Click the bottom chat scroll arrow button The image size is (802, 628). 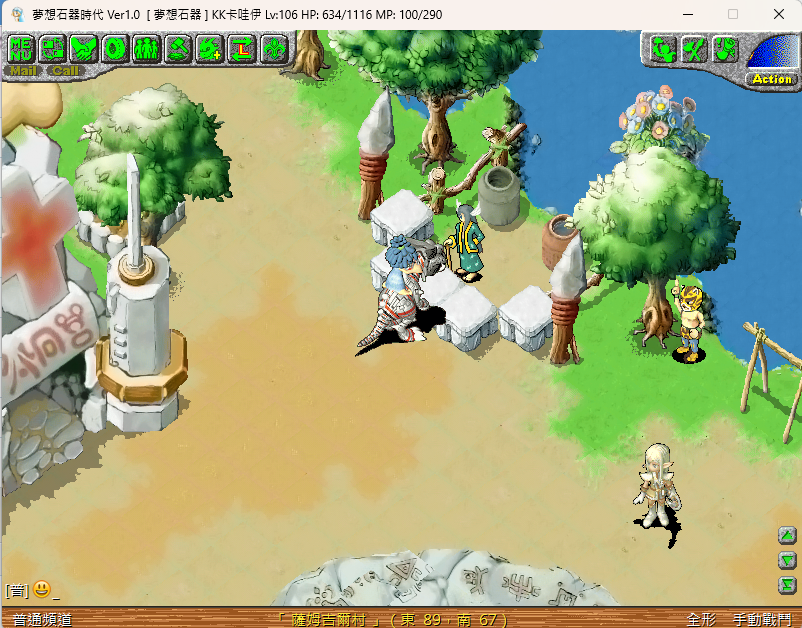[786, 584]
